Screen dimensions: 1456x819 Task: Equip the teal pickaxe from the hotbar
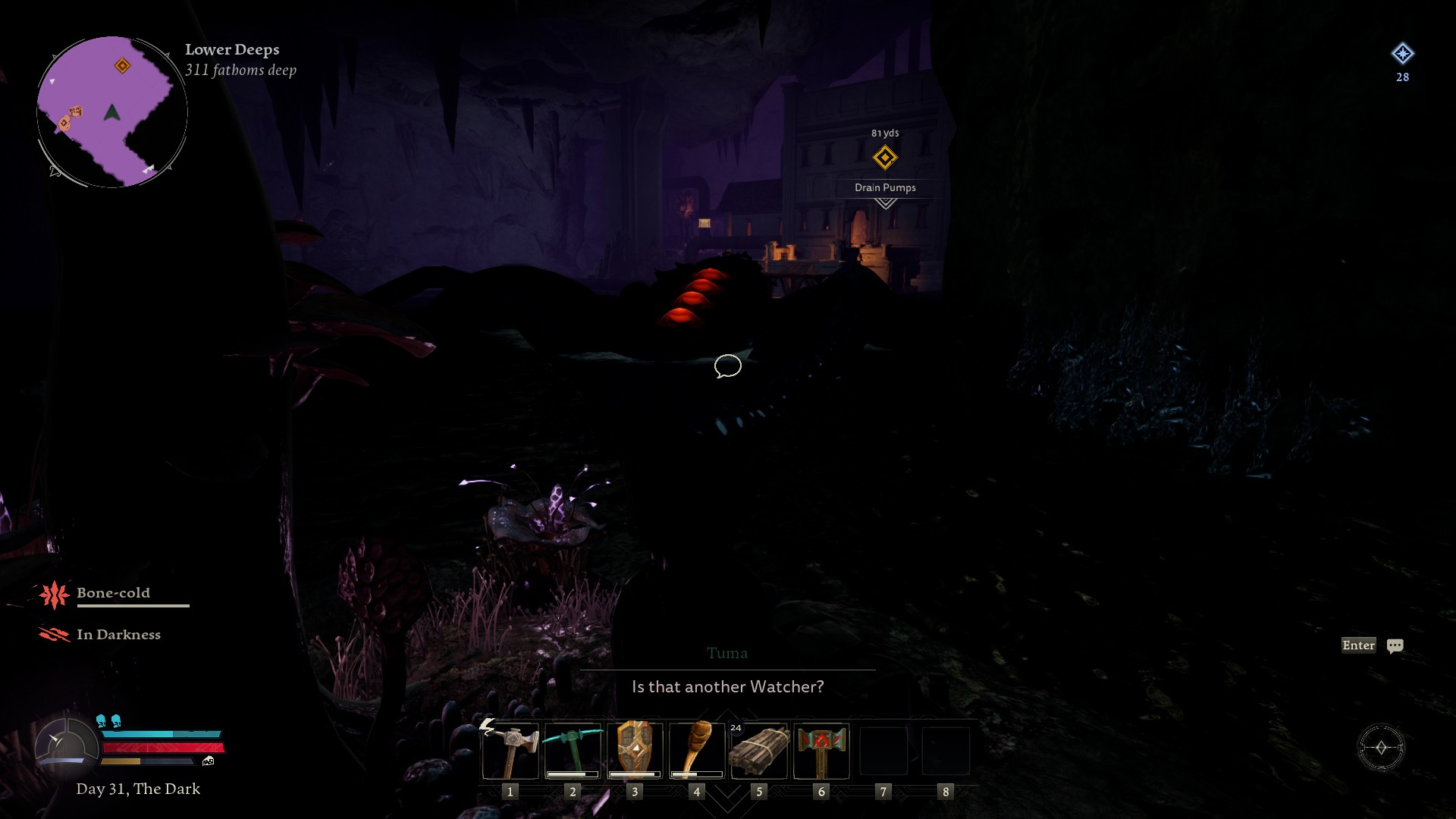pyautogui.click(x=573, y=751)
